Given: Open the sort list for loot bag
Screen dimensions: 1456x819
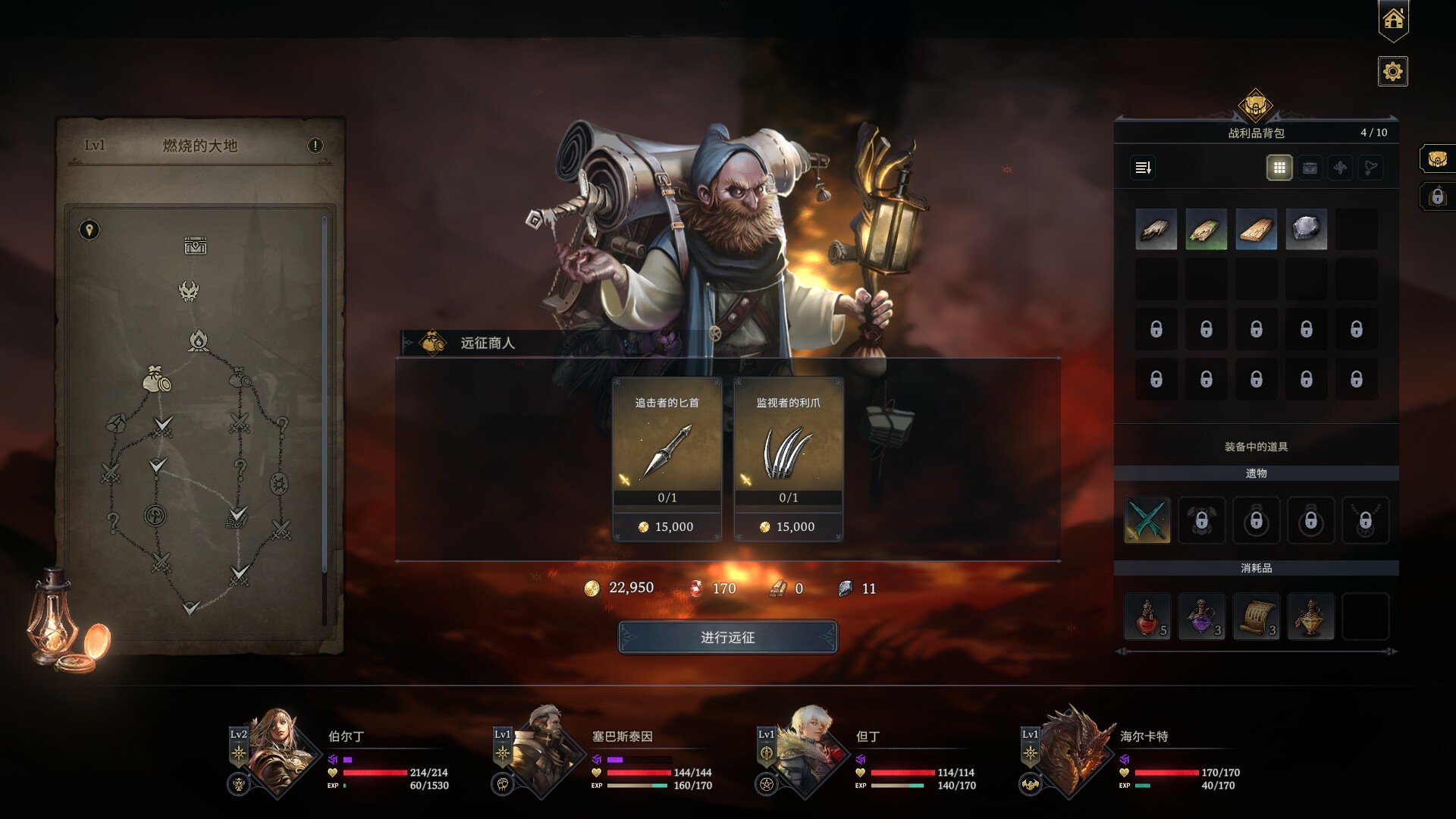Looking at the screenshot, I should pos(1143,168).
